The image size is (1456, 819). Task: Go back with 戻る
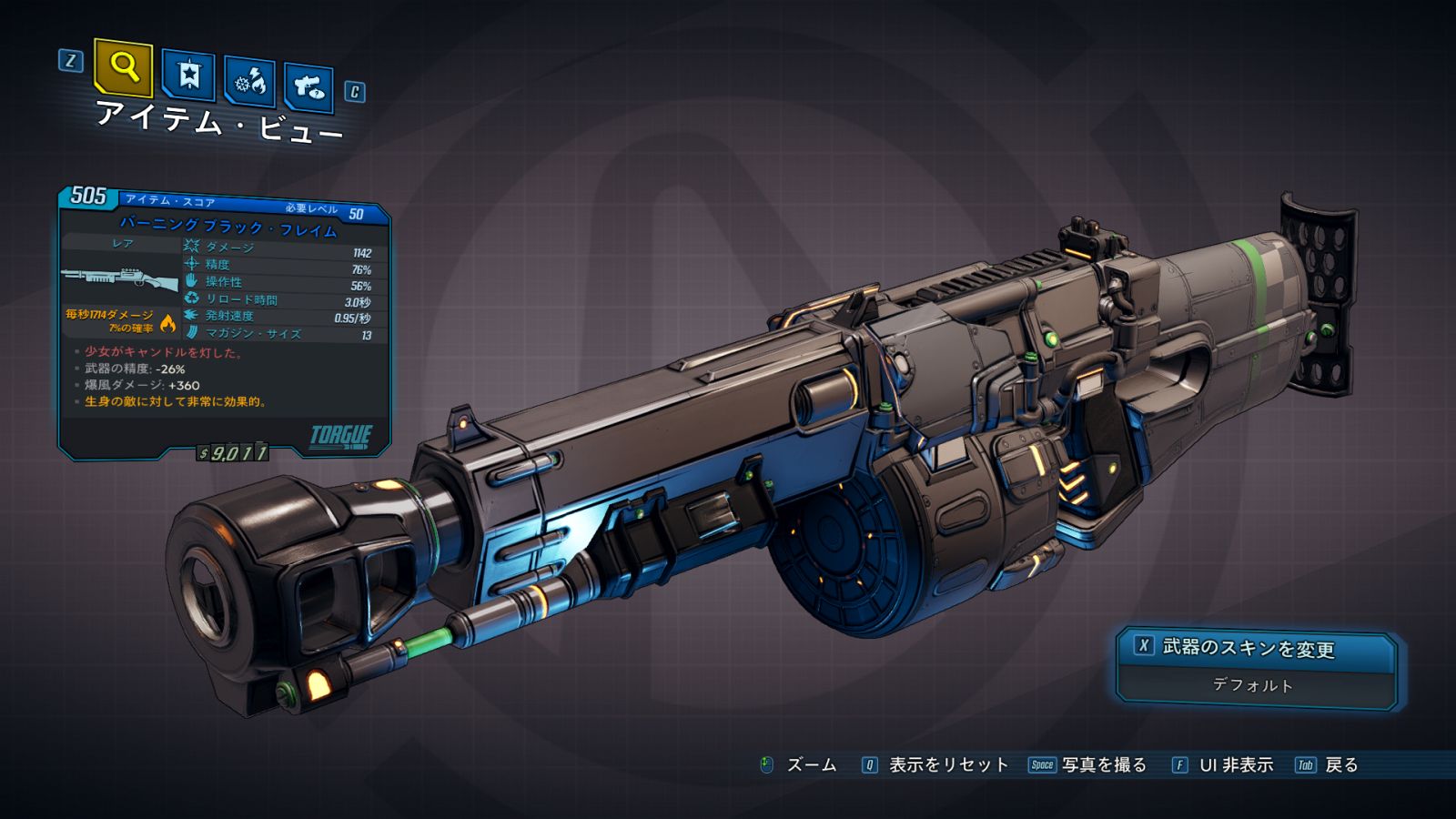(1328, 765)
